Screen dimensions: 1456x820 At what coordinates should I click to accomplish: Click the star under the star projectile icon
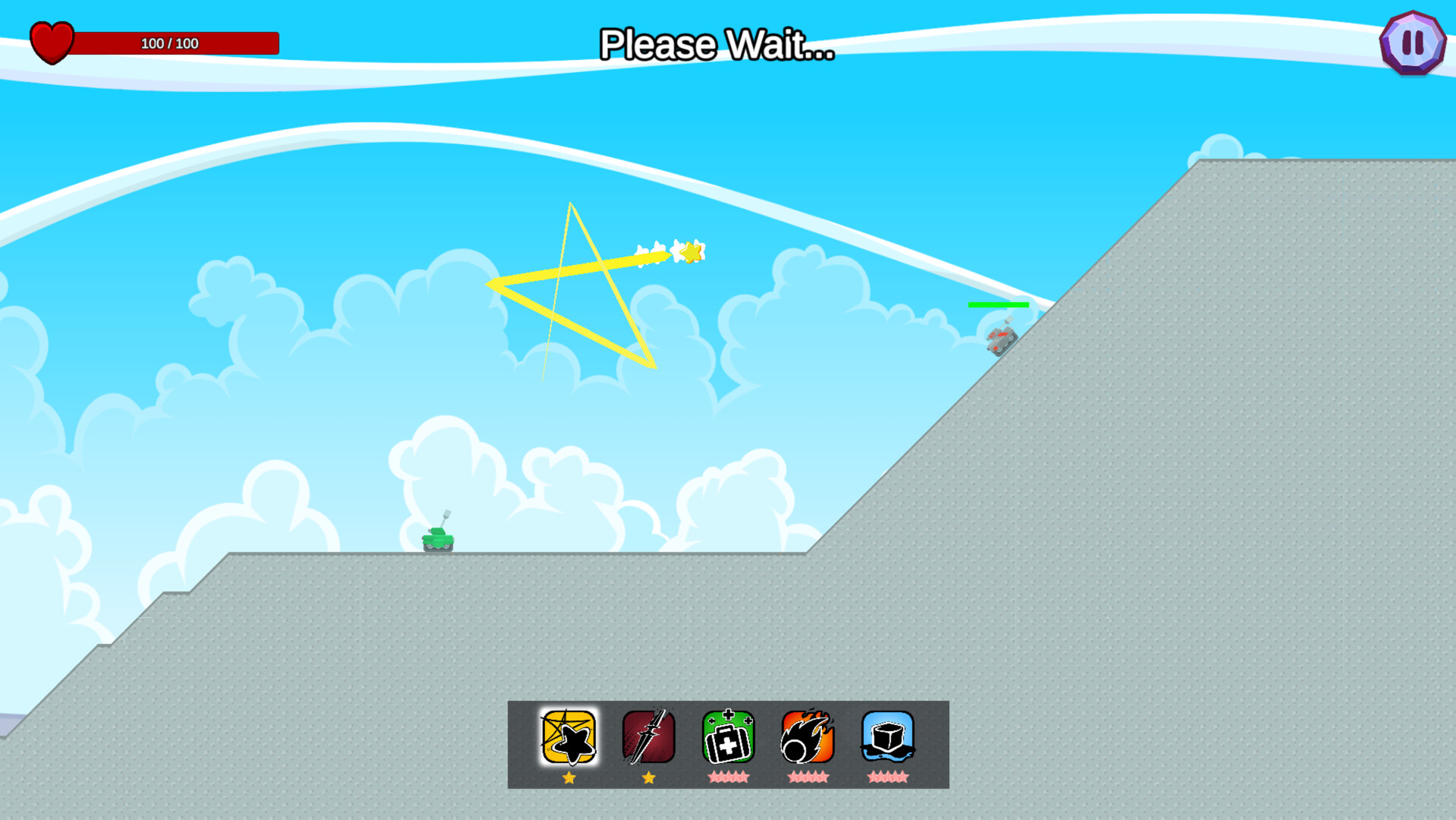(x=569, y=777)
